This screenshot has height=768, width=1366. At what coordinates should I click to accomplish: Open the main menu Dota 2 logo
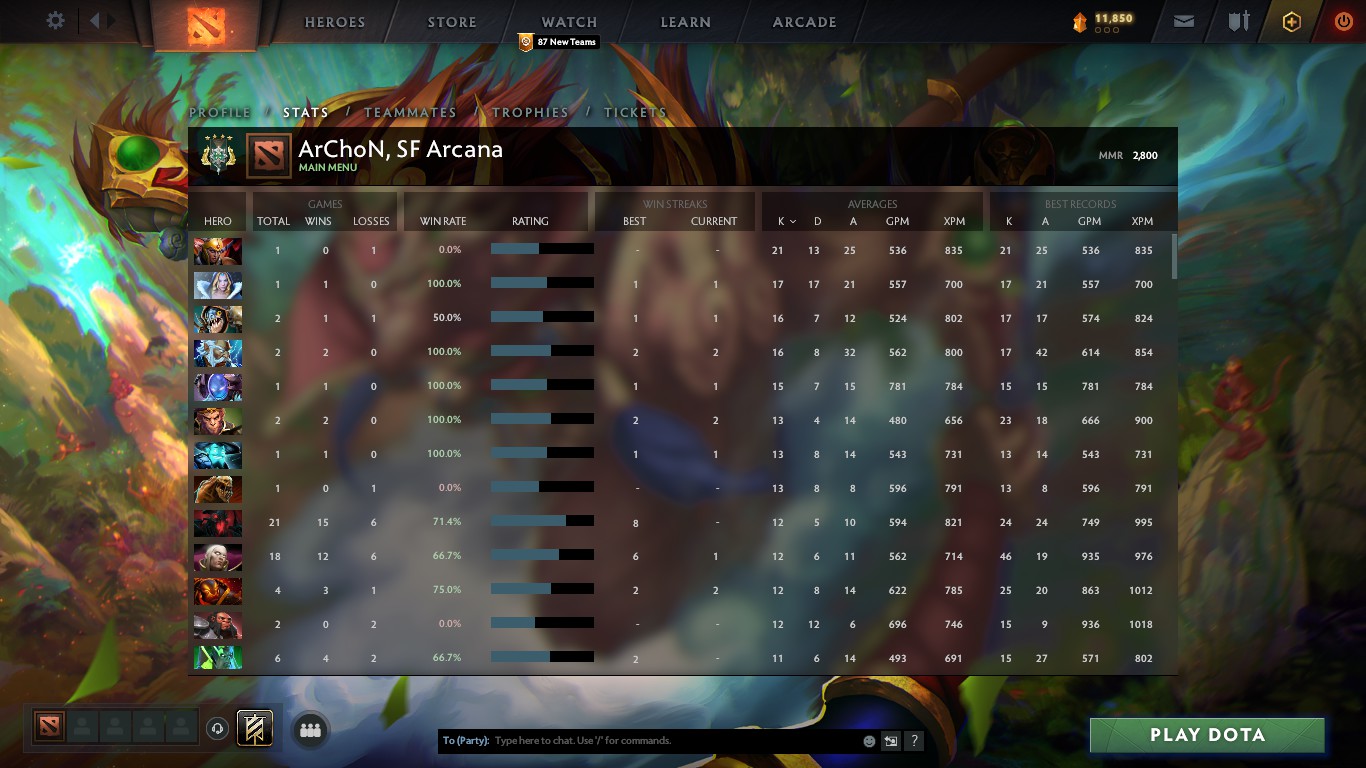pyautogui.click(x=206, y=22)
